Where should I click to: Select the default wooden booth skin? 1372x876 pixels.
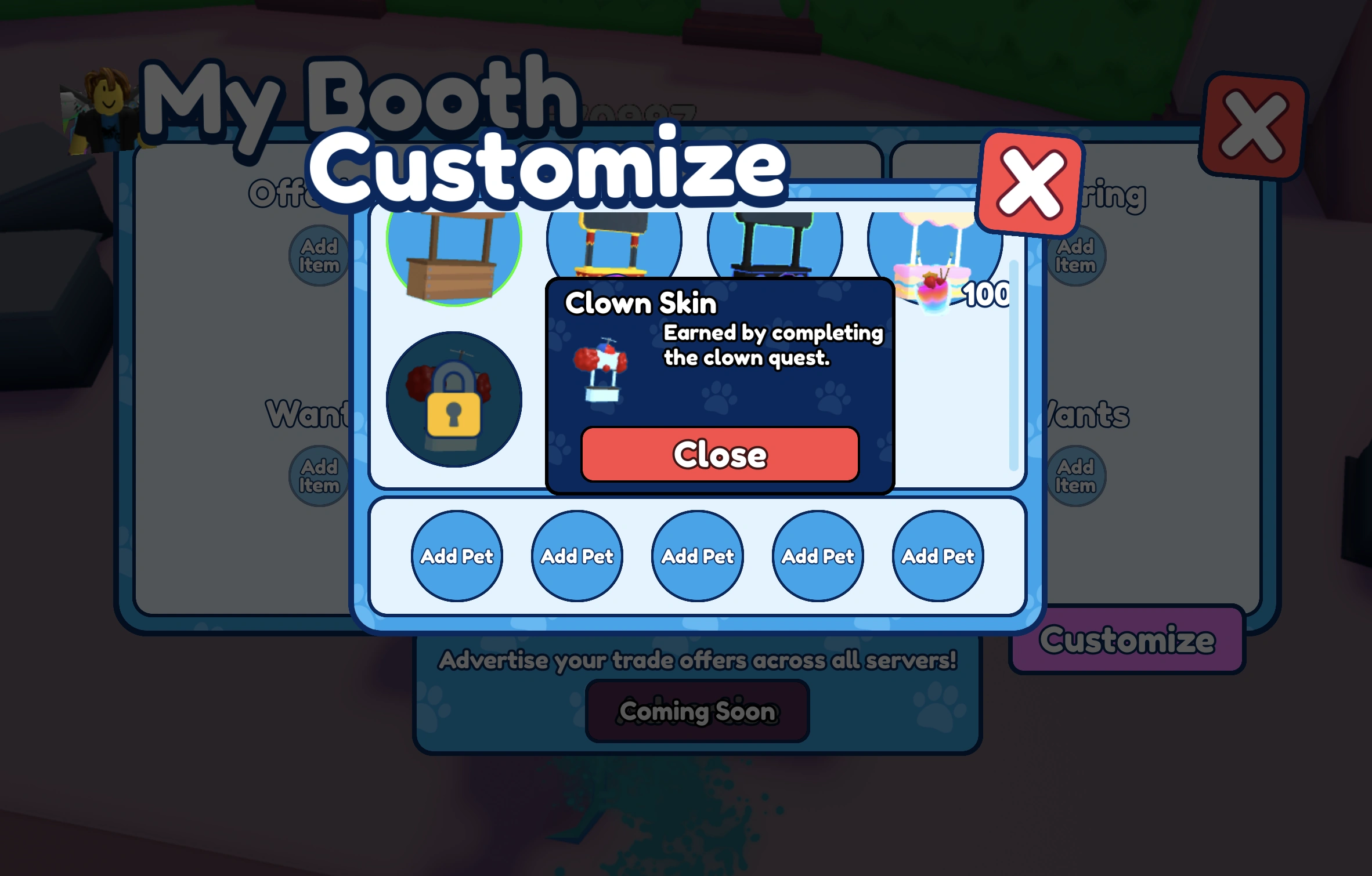455,255
